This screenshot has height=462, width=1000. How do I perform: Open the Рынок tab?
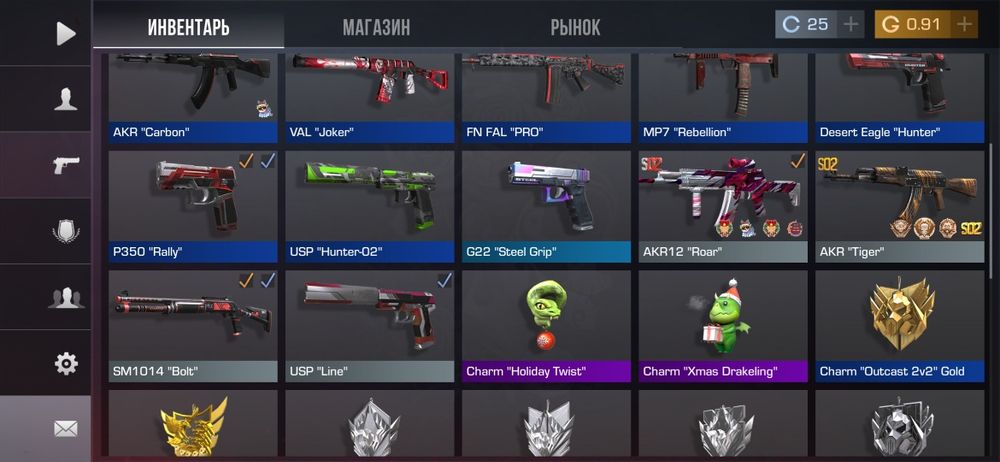pyautogui.click(x=575, y=27)
